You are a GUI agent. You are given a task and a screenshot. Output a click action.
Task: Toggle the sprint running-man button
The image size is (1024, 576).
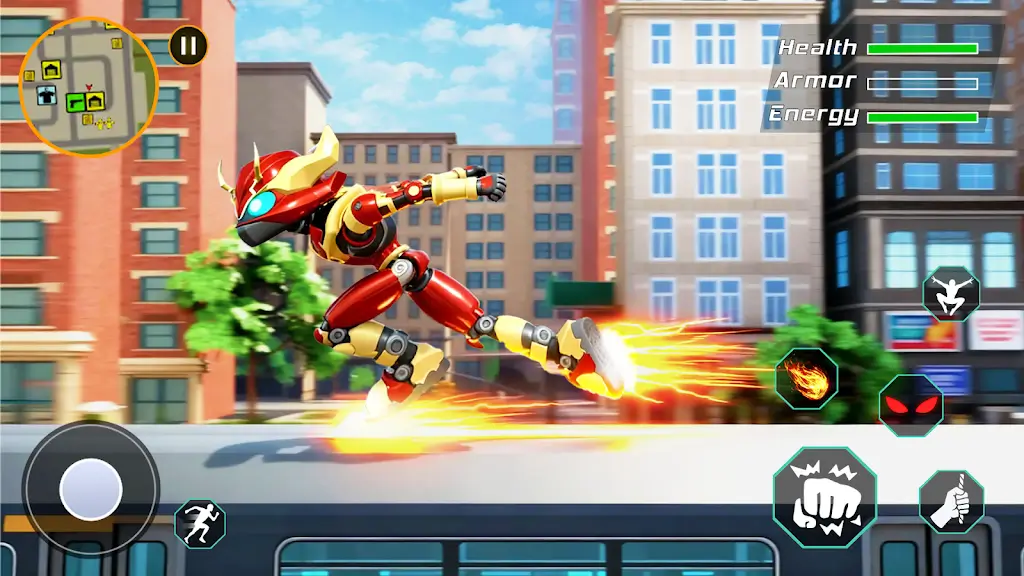click(200, 524)
